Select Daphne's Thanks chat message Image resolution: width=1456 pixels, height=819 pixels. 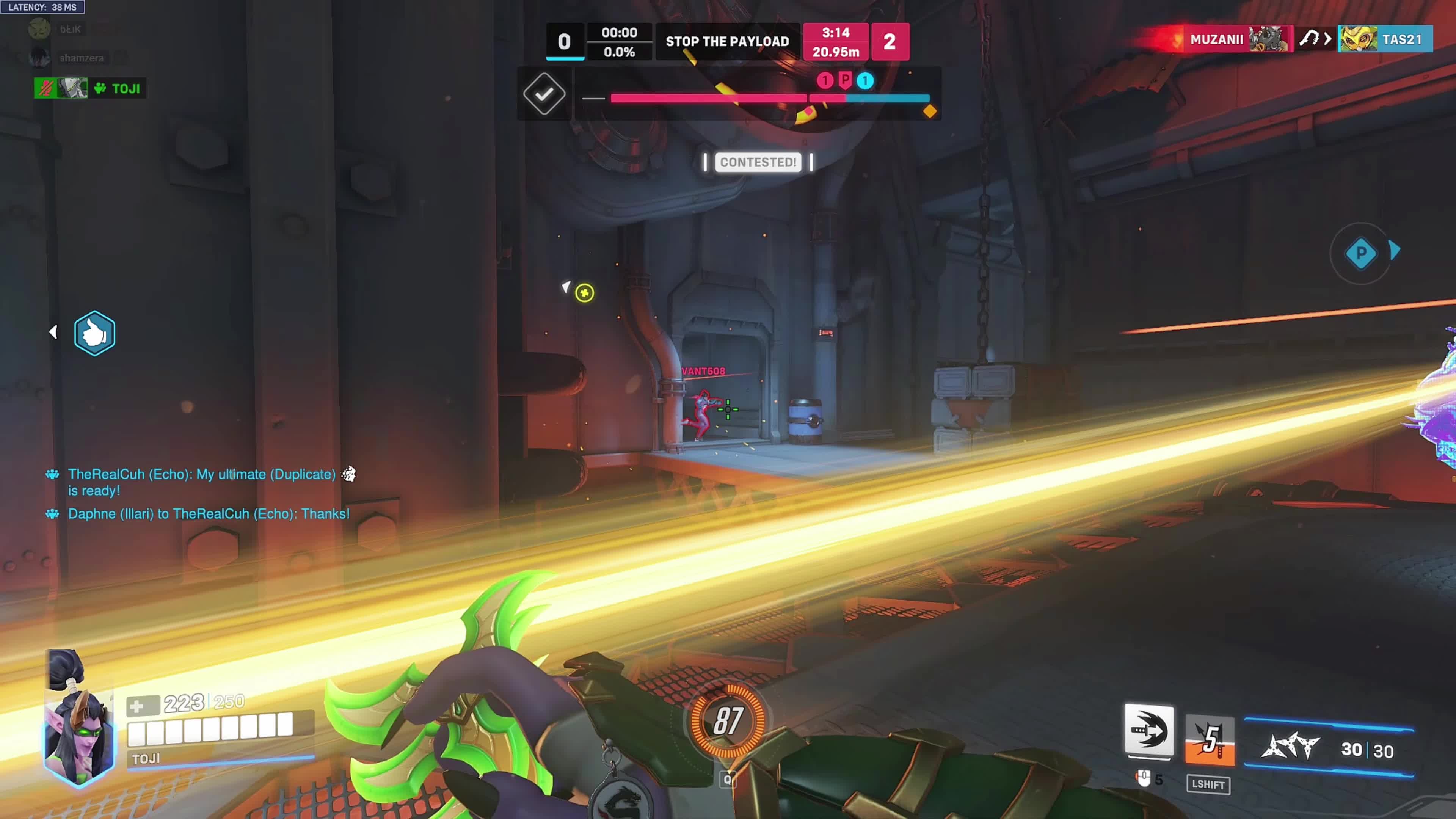(x=209, y=514)
